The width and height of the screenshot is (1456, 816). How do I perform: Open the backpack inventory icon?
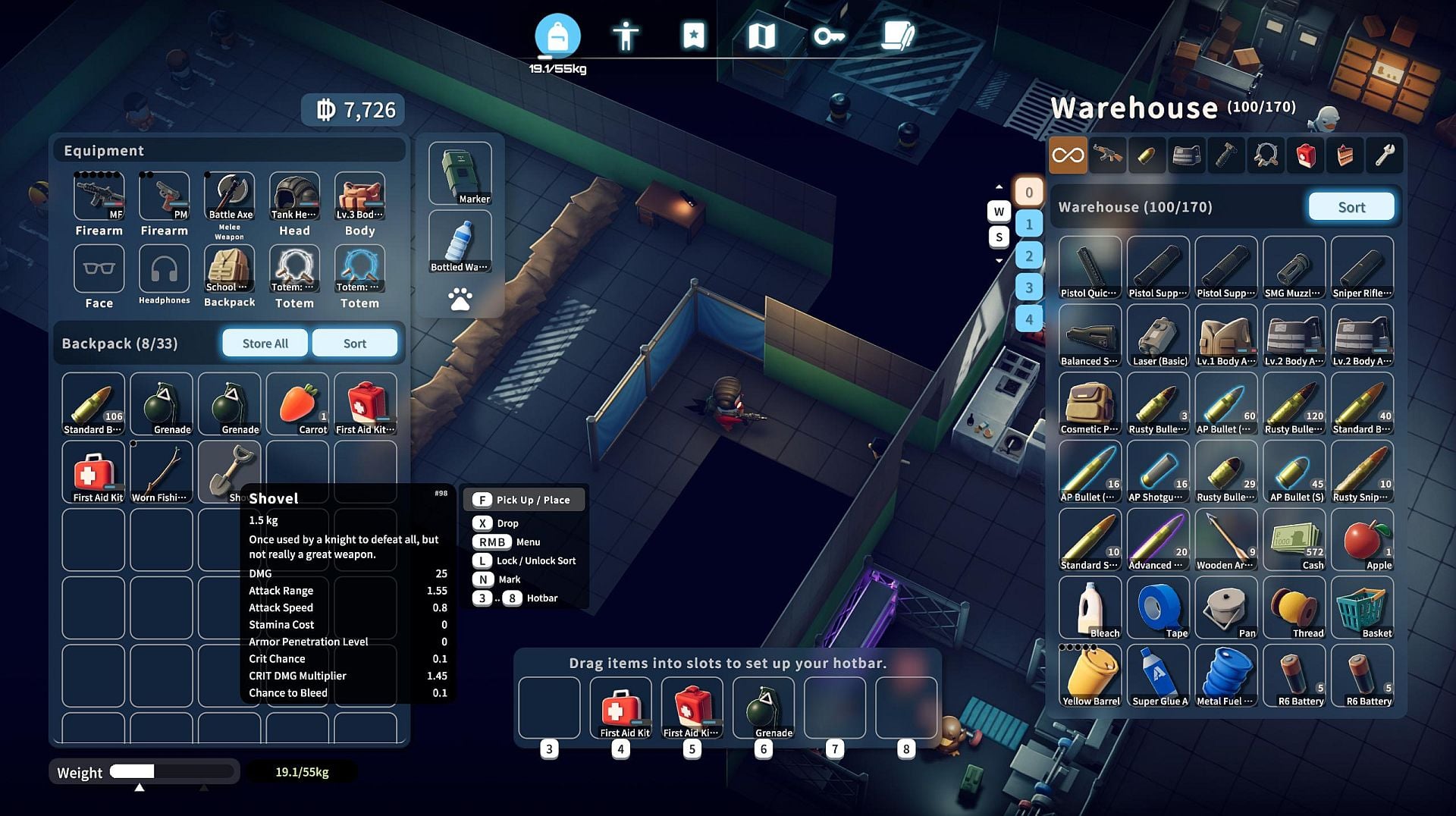pyautogui.click(x=557, y=34)
